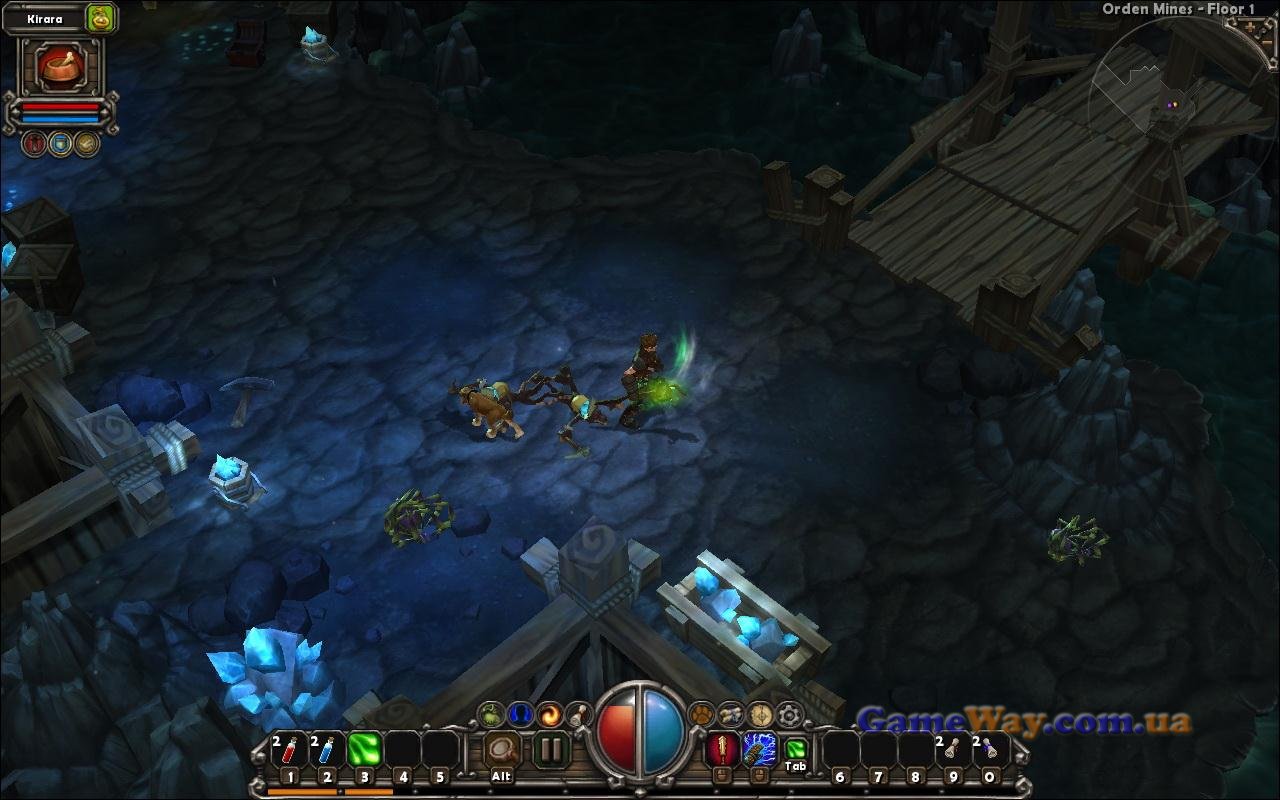Use the red health potion in slot 1
The width and height of the screenshot is (1280, 800).
[290, 750]
